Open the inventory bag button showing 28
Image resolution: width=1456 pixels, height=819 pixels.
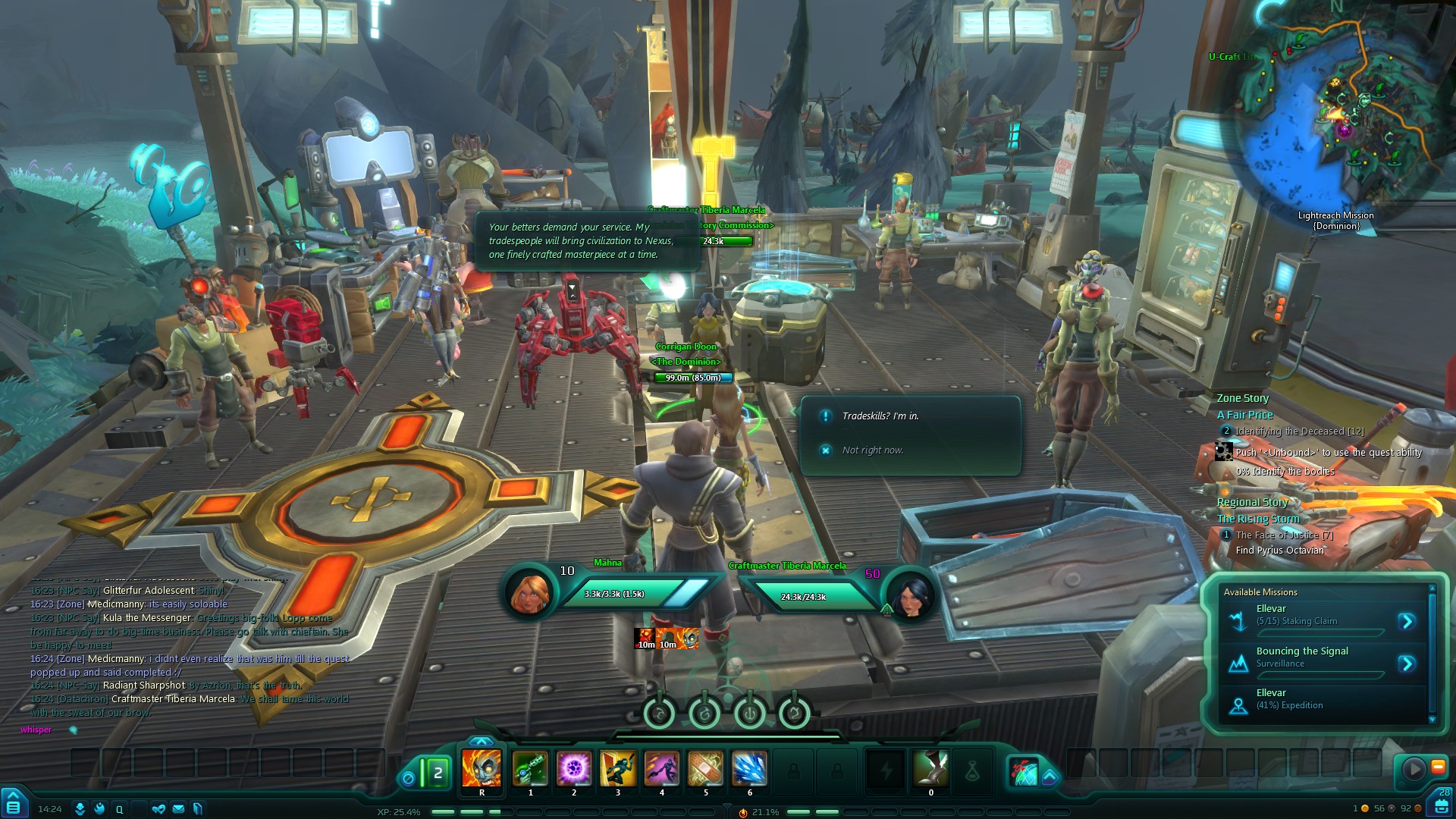pyautogui.click(x=1442, y=804)
